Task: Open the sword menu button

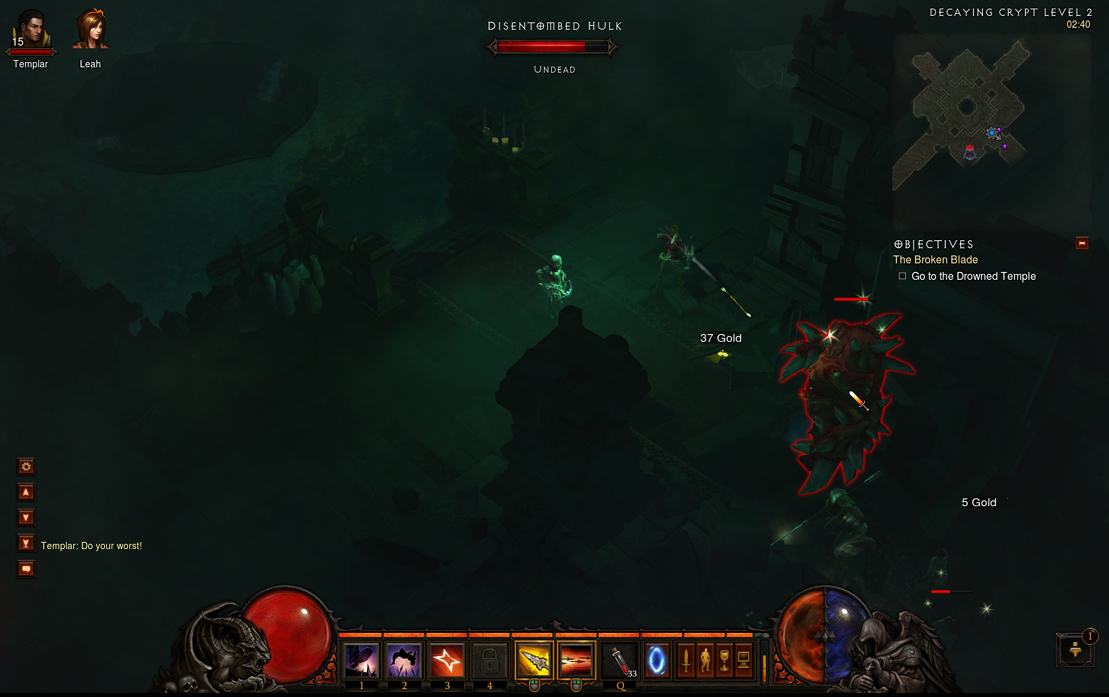Action: 686,660
